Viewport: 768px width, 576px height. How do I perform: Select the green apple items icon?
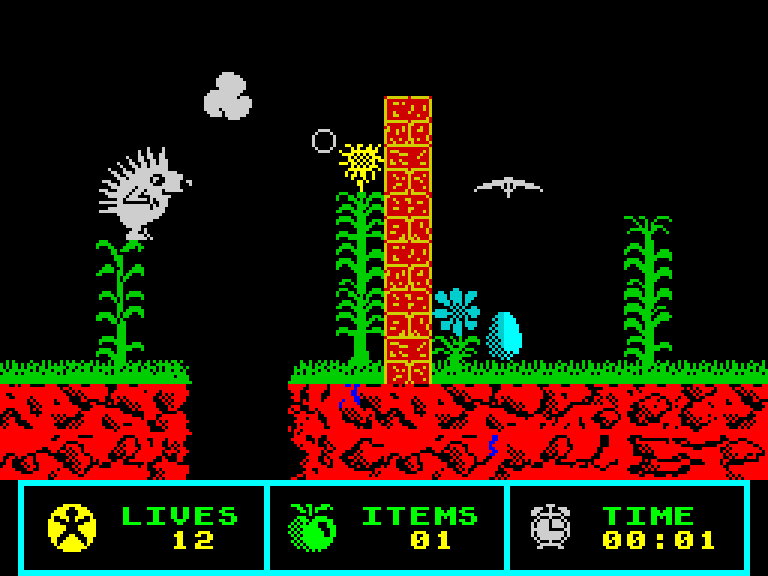tap(312, 527)
